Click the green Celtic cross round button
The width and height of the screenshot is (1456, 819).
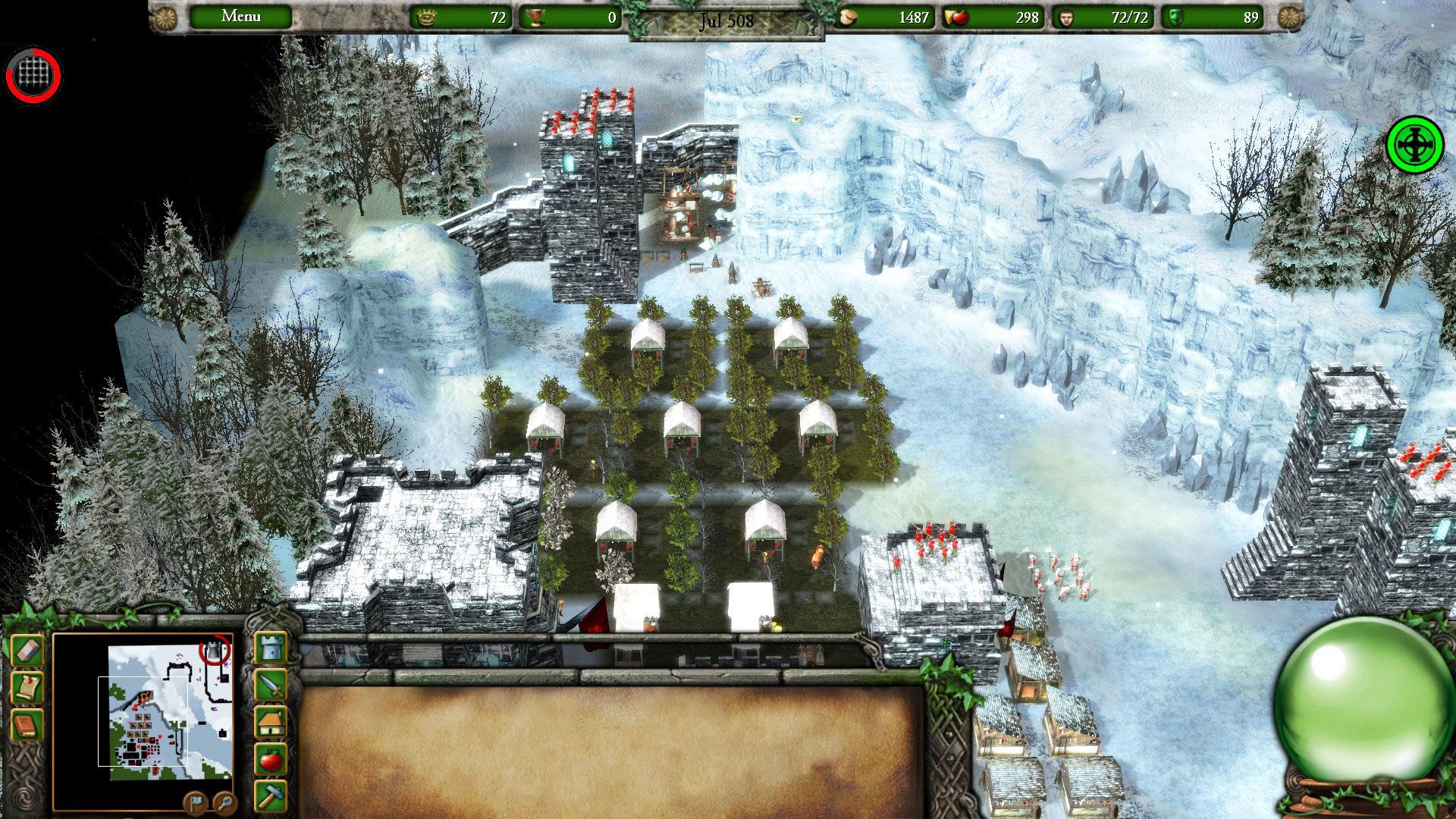pos(1414,144)
